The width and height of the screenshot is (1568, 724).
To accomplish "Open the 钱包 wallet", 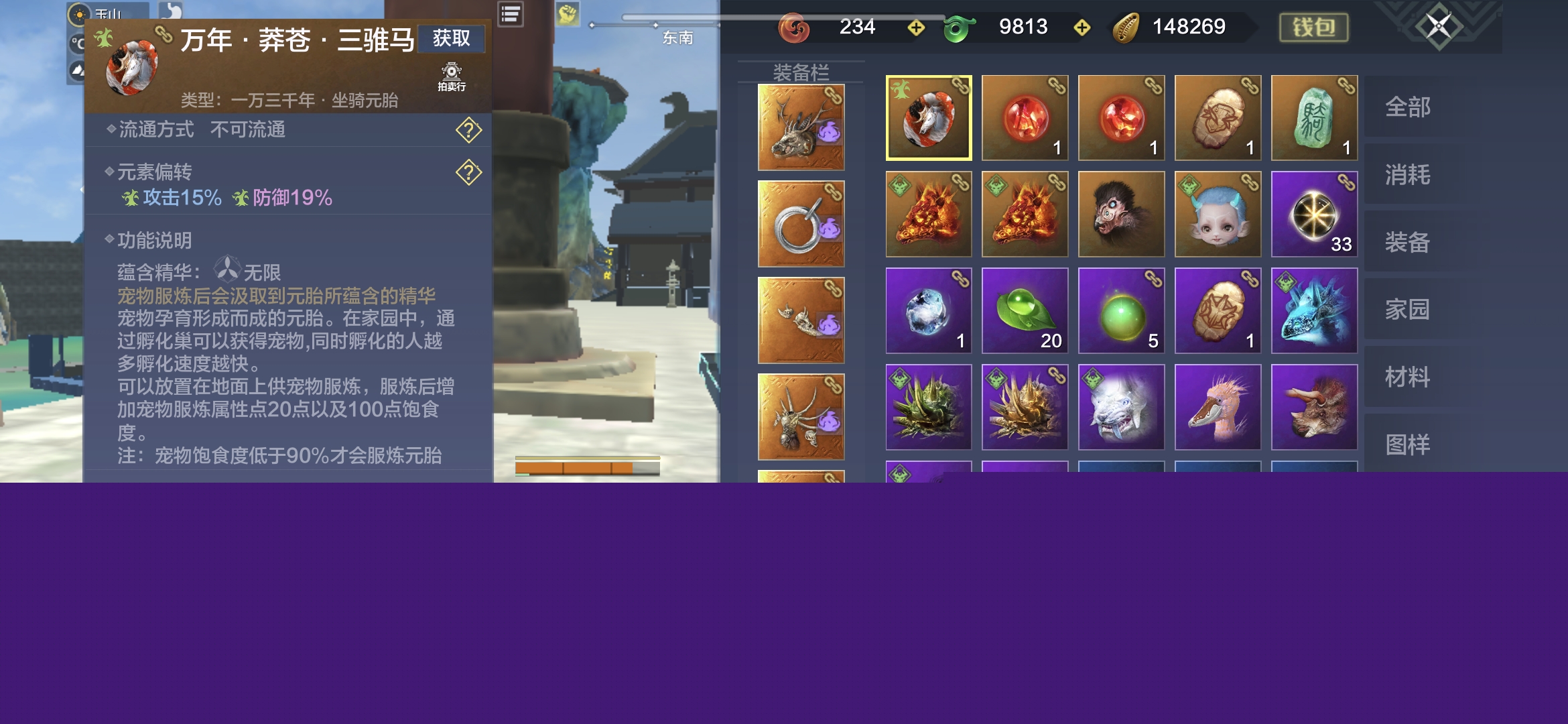I will (1313, 27).
